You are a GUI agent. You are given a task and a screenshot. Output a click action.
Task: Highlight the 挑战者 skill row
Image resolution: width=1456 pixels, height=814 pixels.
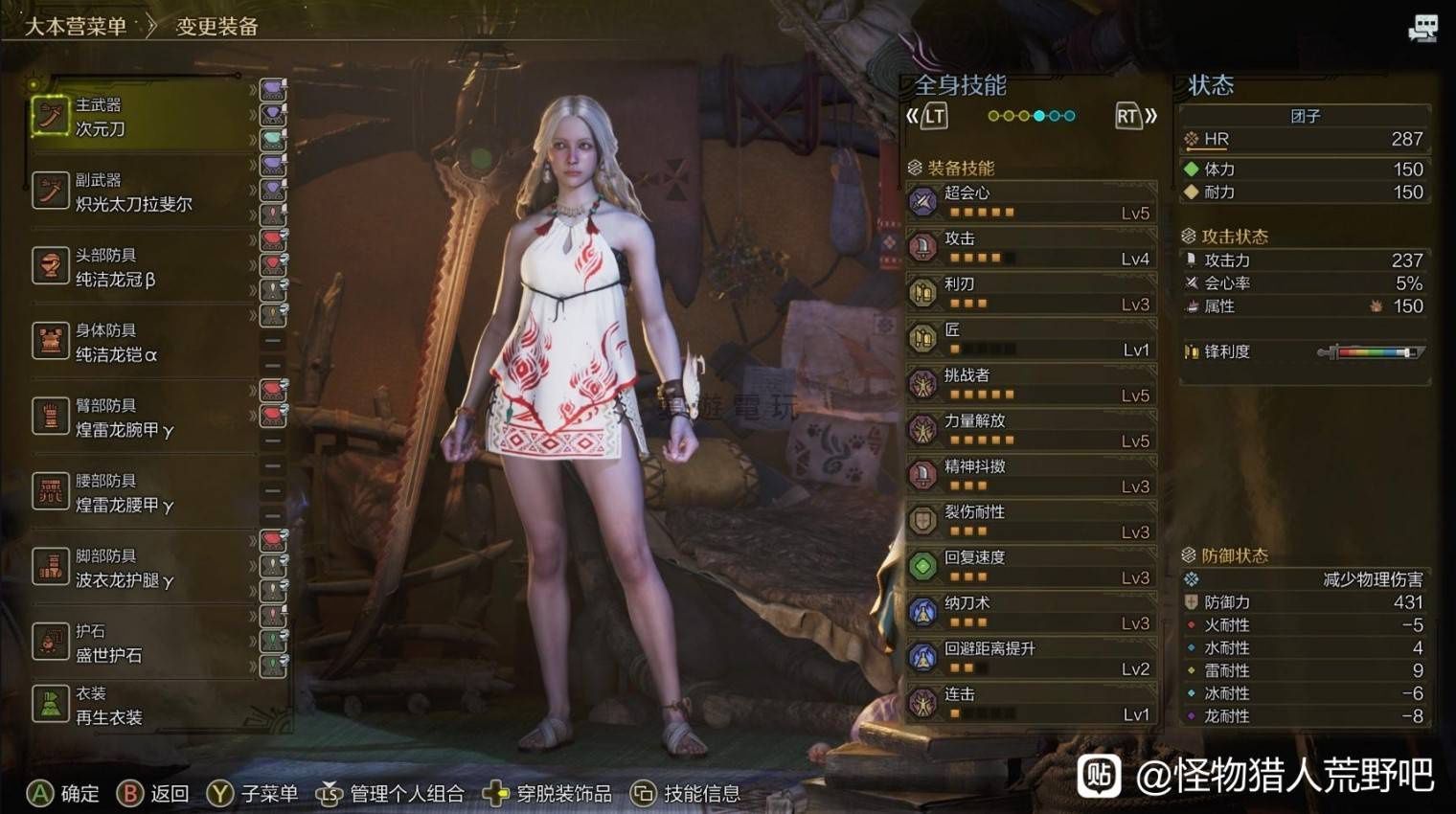pos(1031,384)
